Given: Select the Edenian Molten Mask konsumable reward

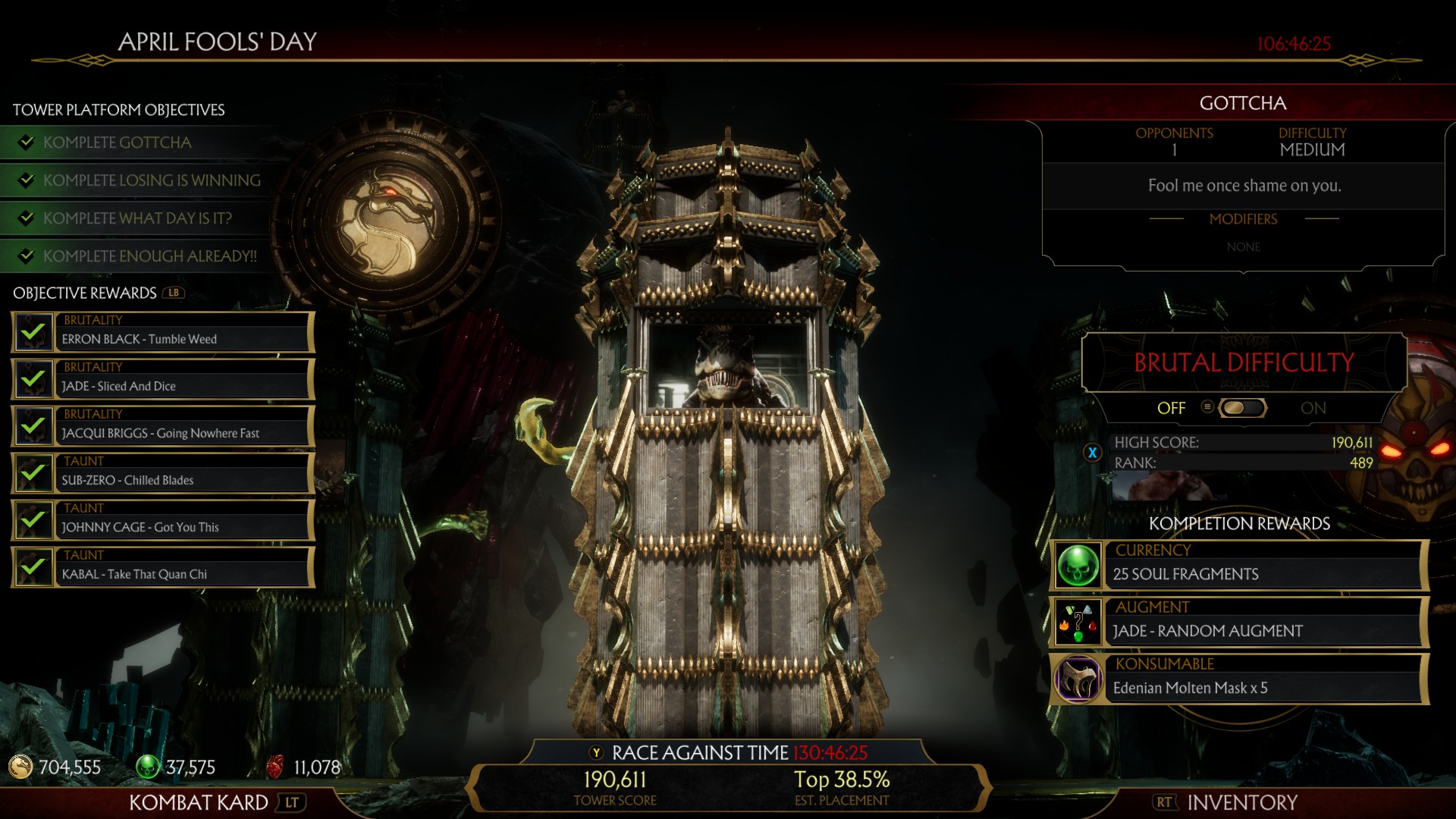Looking at the screenshot, I should tap(1240, 679).
